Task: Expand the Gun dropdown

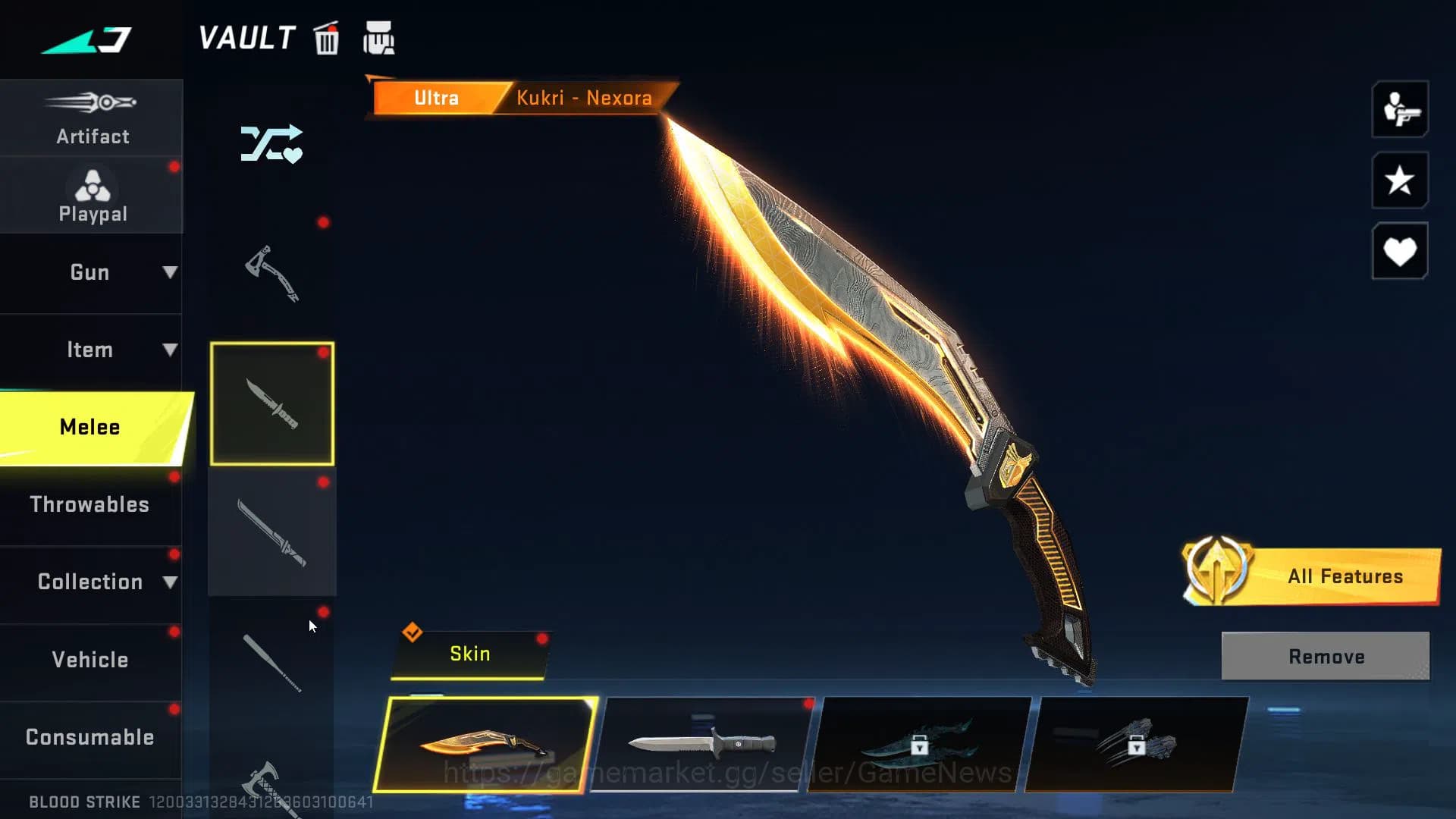Action: (x=91, y=272)
